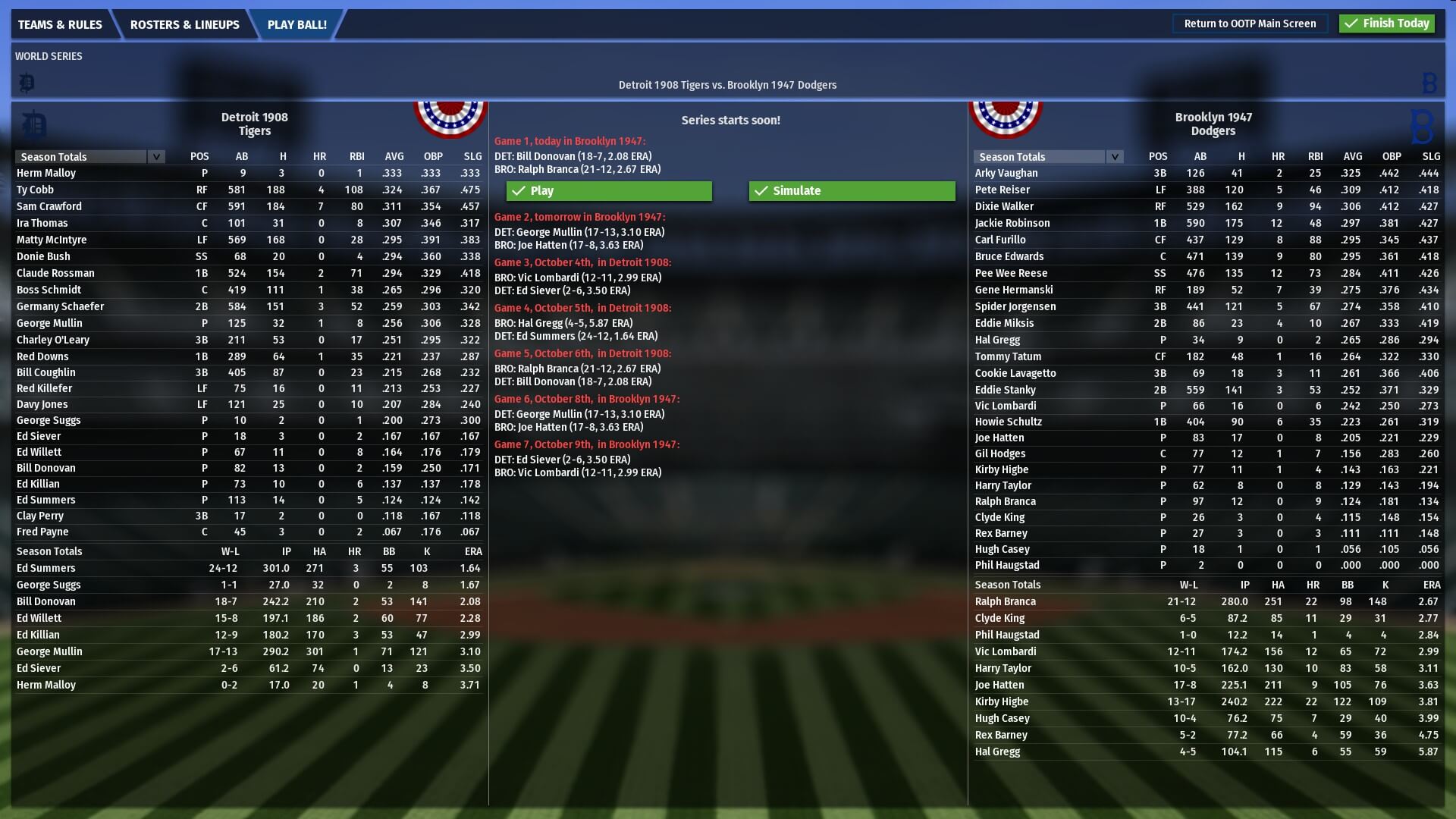Play Game 1 of the series
1456x819 pixels.
[x=610, y=191]
